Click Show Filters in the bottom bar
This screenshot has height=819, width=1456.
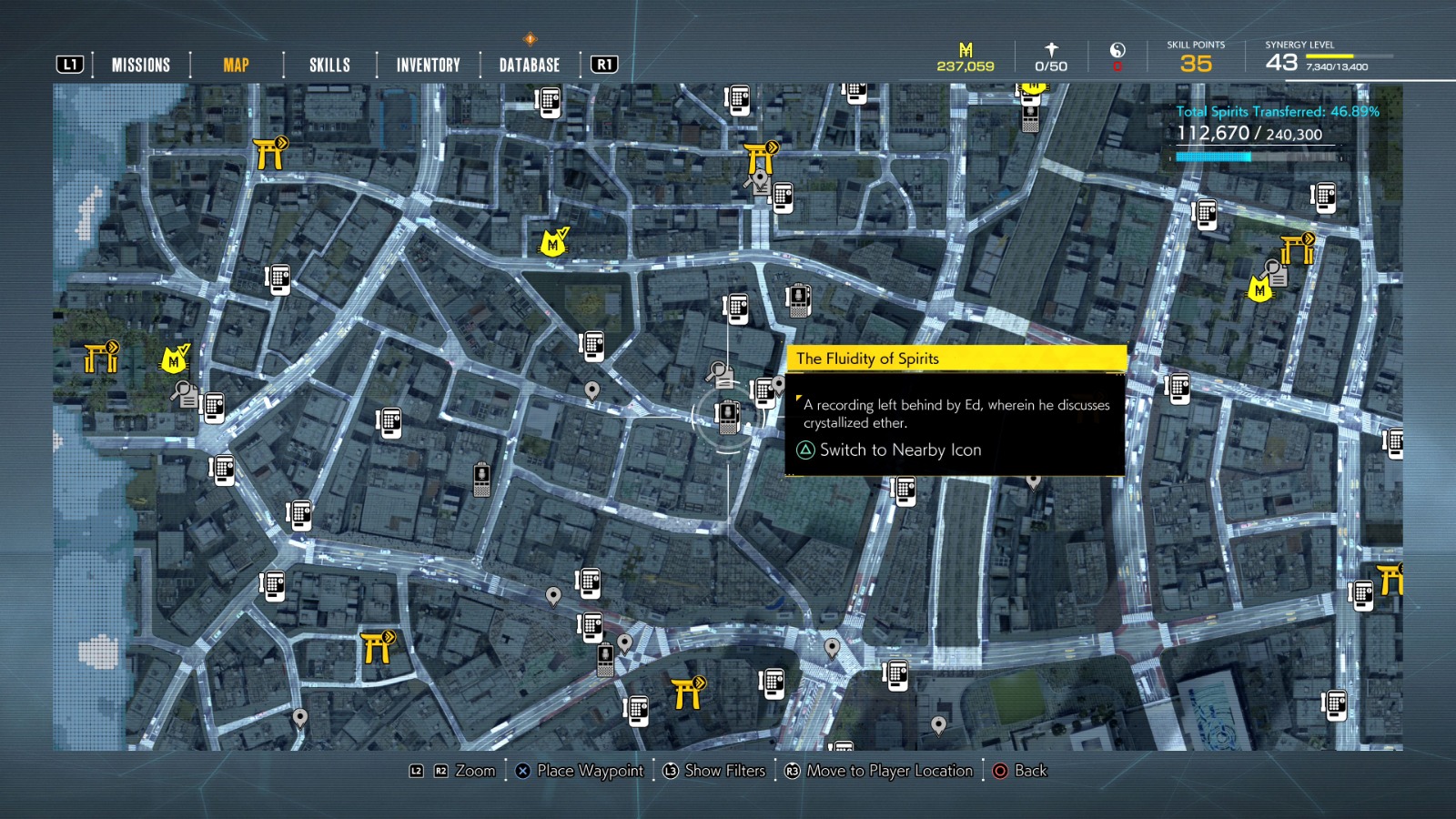725,770
